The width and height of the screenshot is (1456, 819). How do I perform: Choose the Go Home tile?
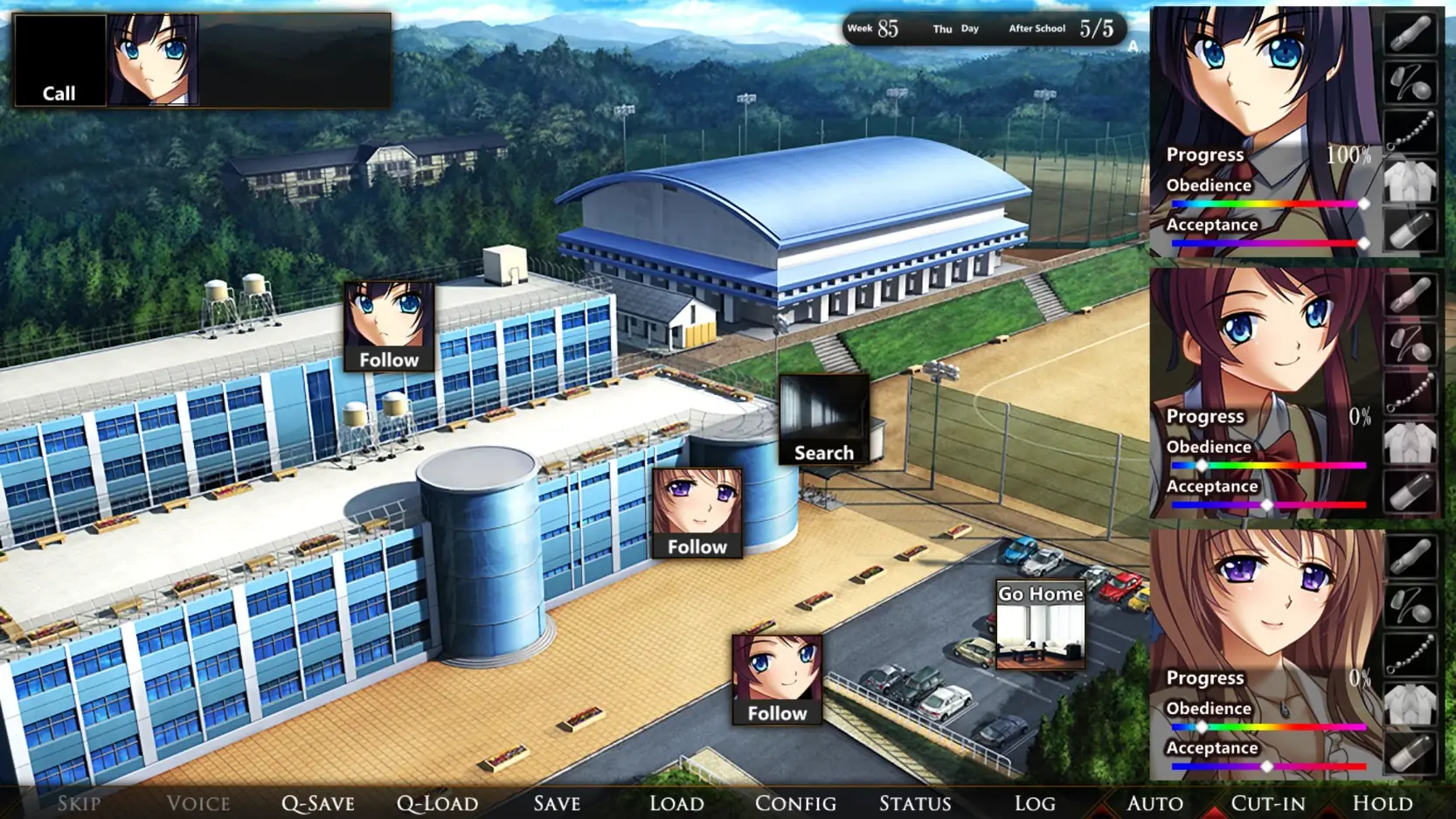click(x=1040, y=625)
